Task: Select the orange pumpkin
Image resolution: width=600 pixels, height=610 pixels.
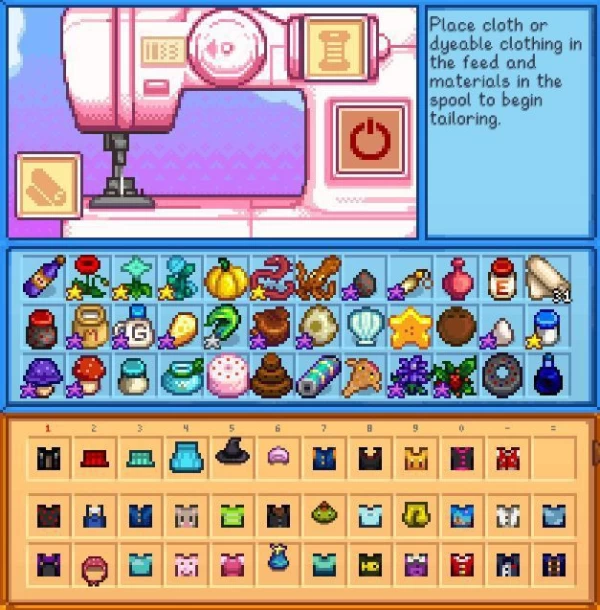Action: [x=226, y=277]
